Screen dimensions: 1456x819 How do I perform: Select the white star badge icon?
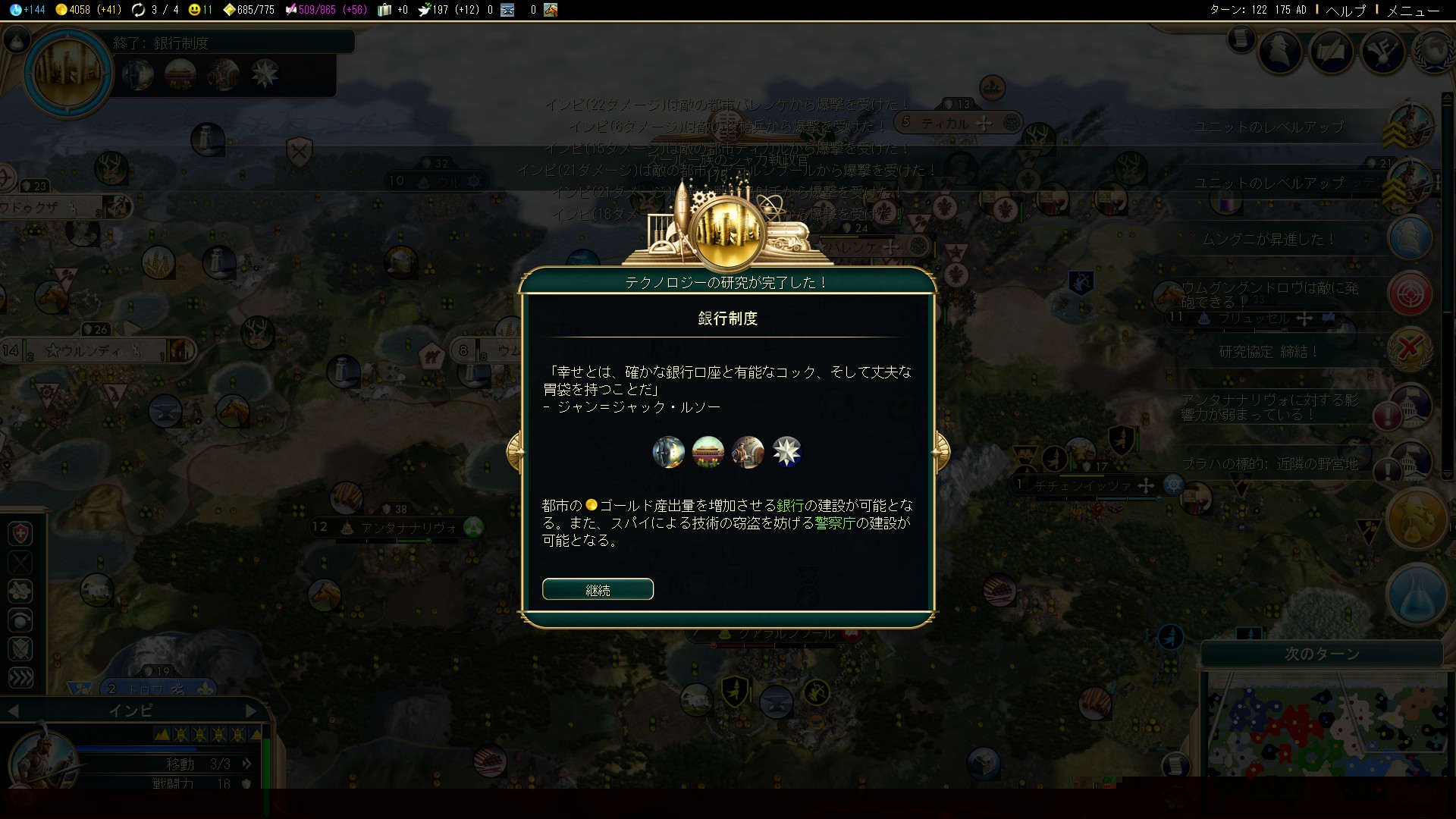(x=786, y=452)
